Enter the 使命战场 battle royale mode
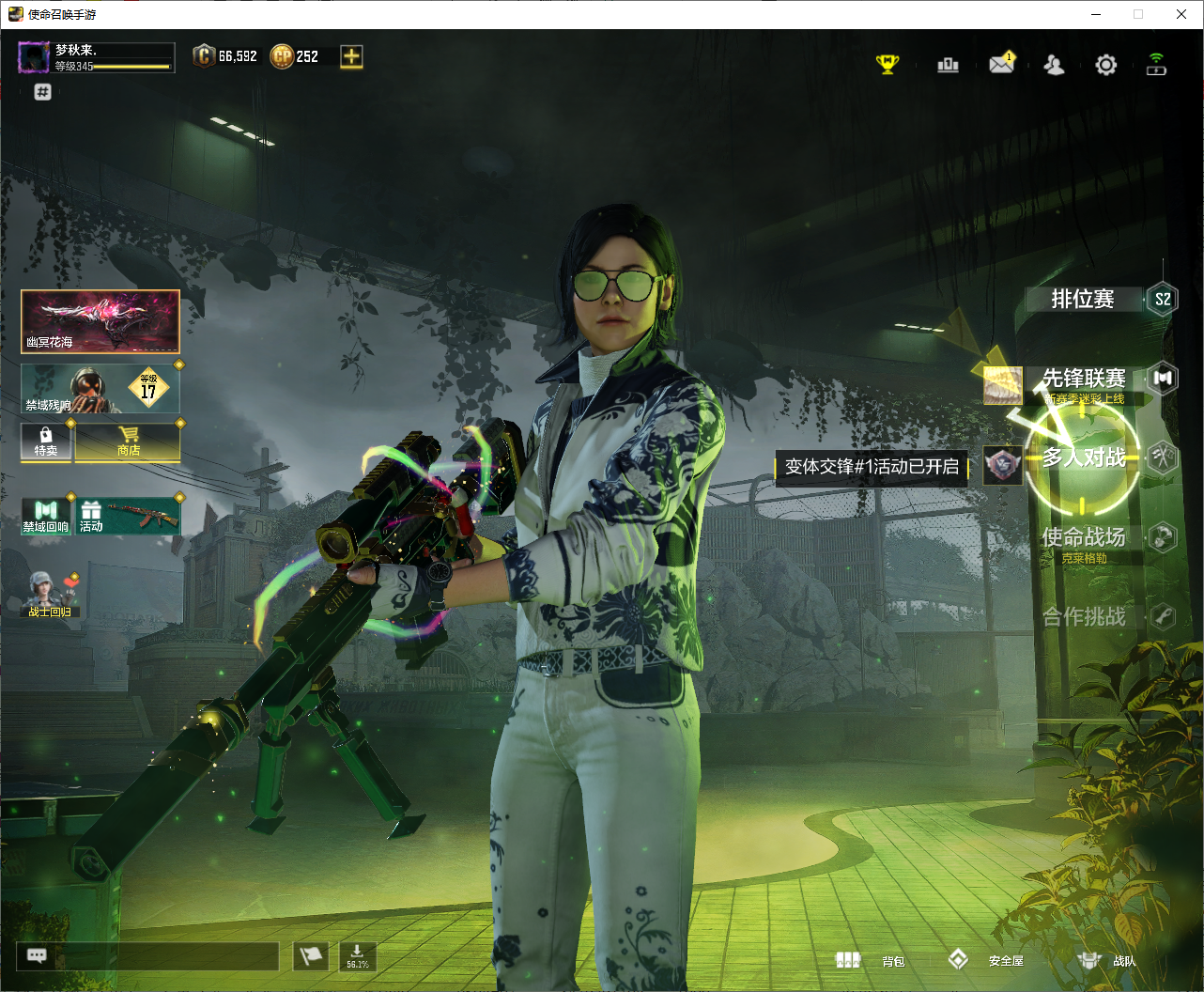Image resolution: width=1204 pixels, height=992 pixels. [x=1083, y=537]
